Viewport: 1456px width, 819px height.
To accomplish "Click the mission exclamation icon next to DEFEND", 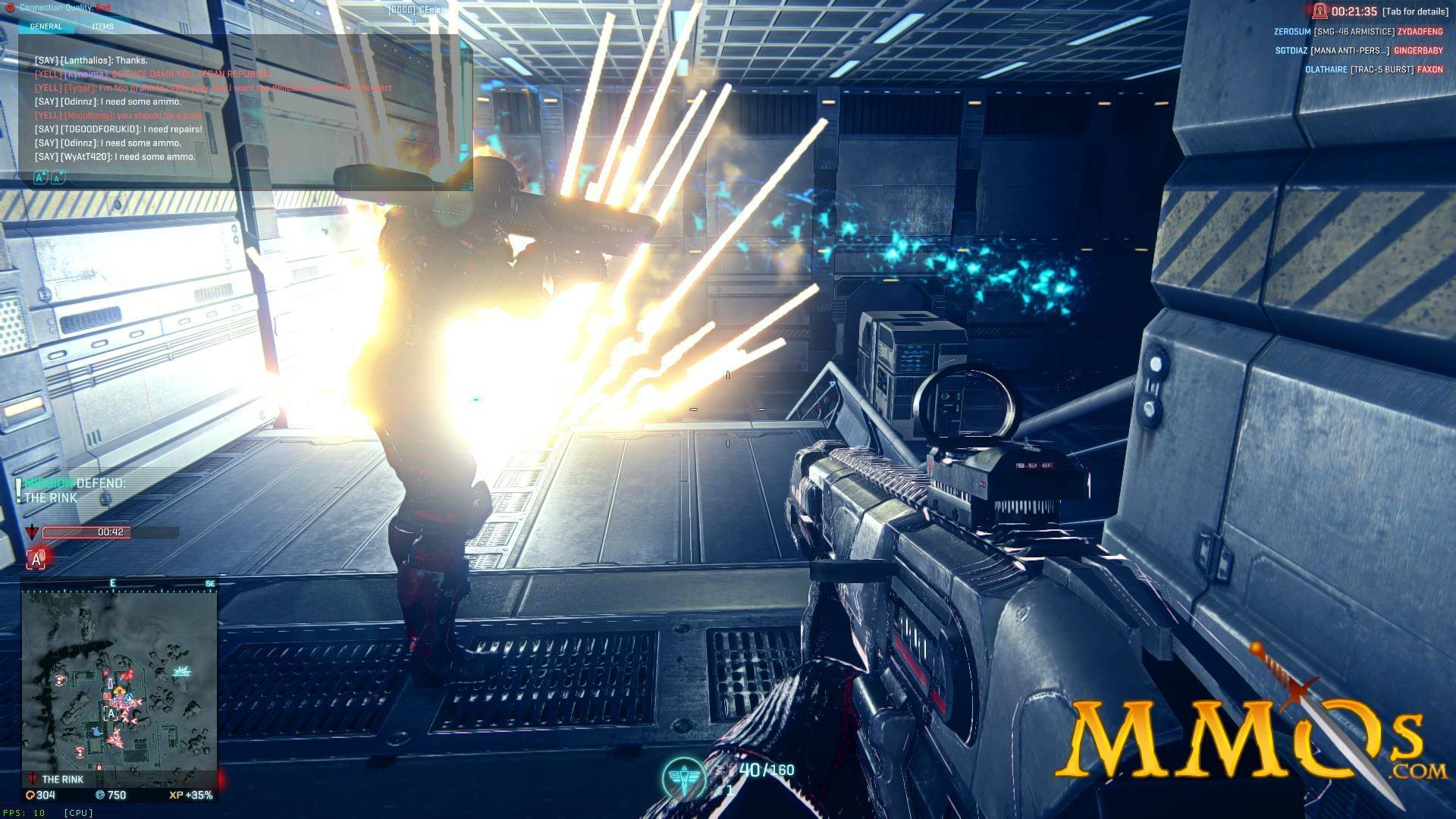I will pyautogui.click(x=18, y=489).
